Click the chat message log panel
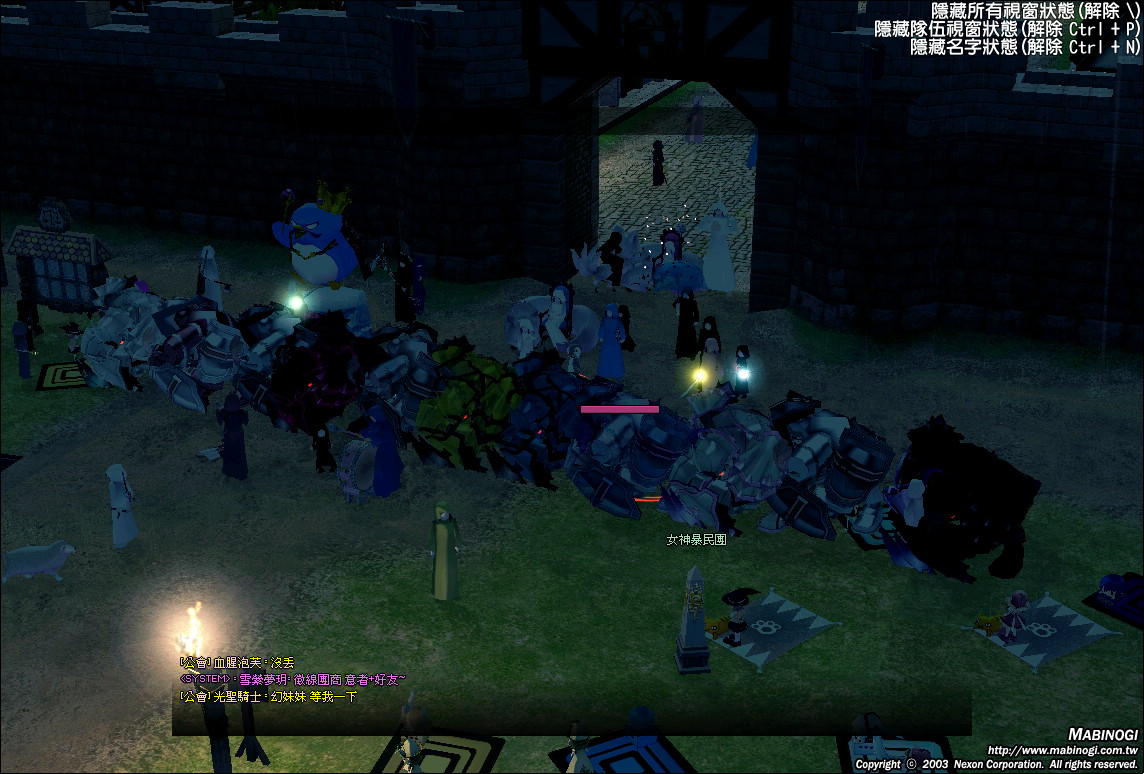Viewport: 1144px width, 774px height. (570, 694)
